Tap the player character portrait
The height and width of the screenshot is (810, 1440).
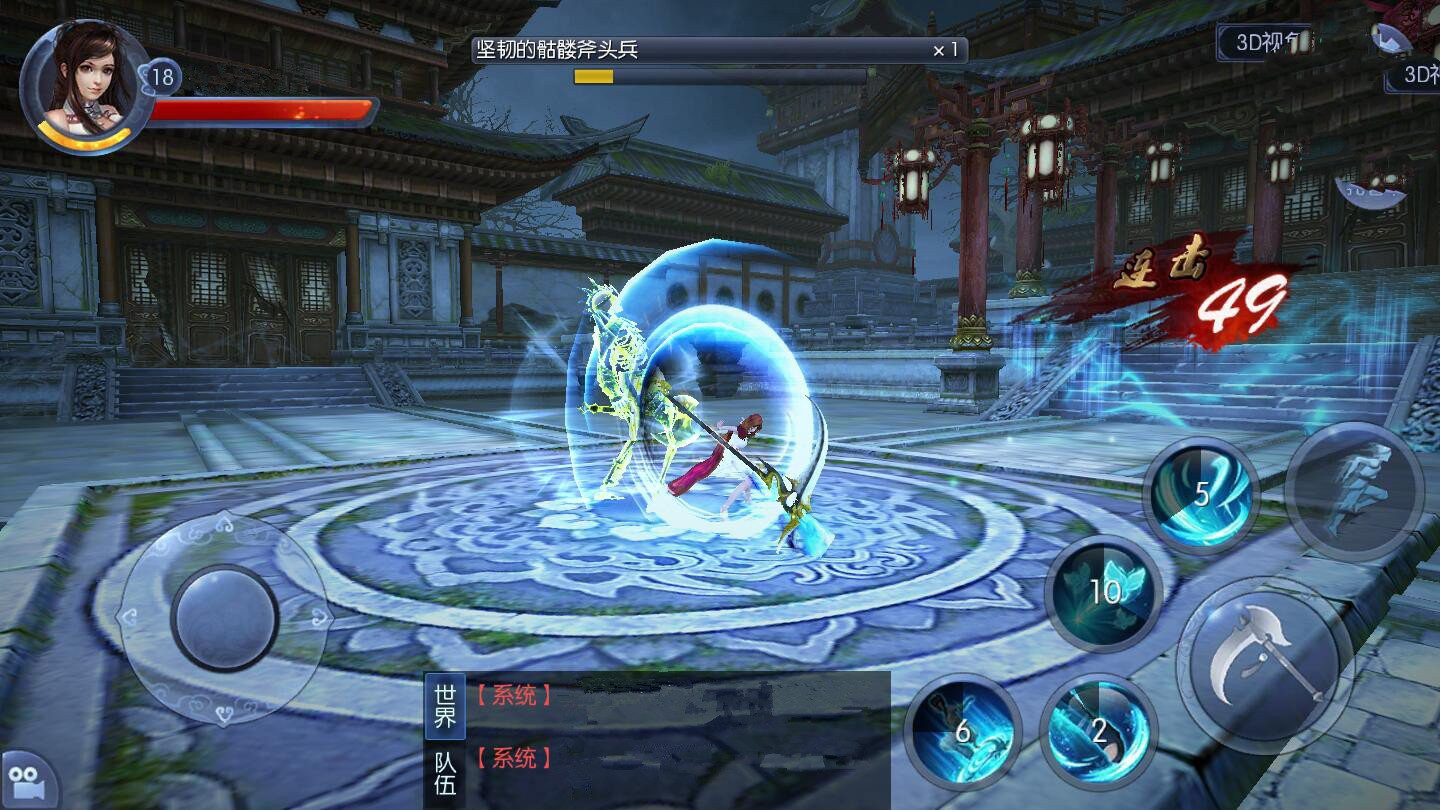(x=86, y=82)
